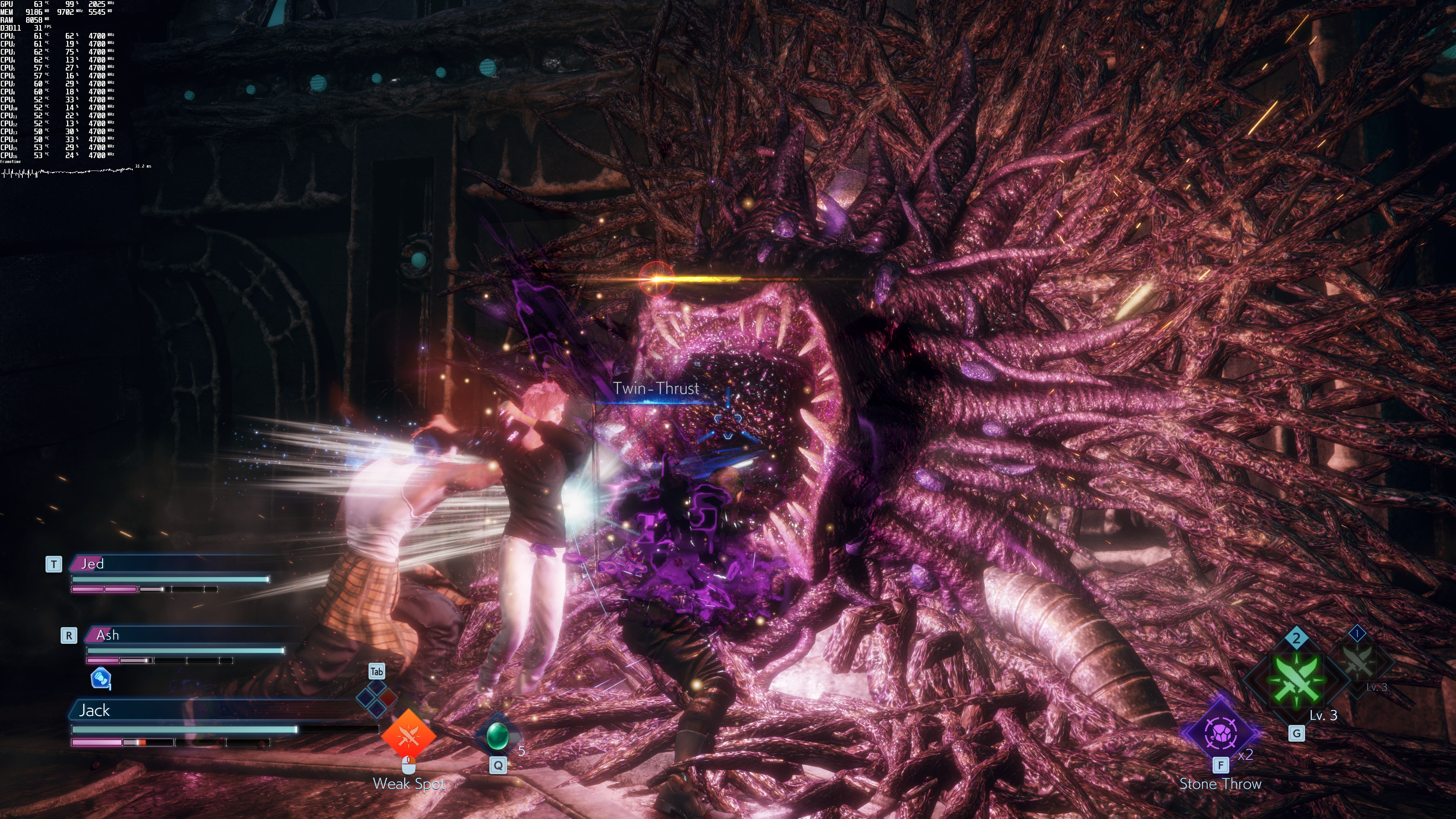Use the green potion item slot

click(x=497, y=736)
